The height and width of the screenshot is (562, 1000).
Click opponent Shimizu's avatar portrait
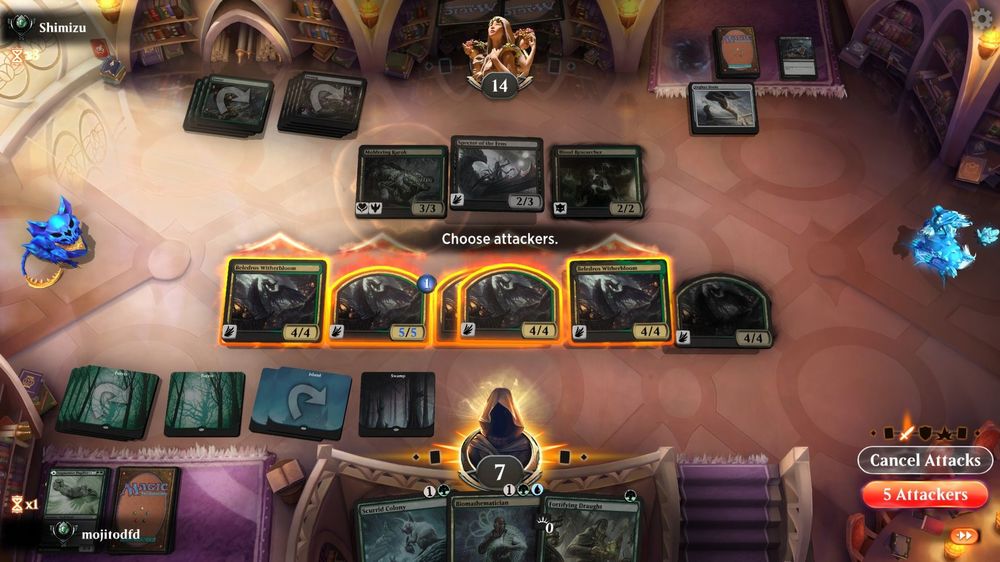(497, 47)
